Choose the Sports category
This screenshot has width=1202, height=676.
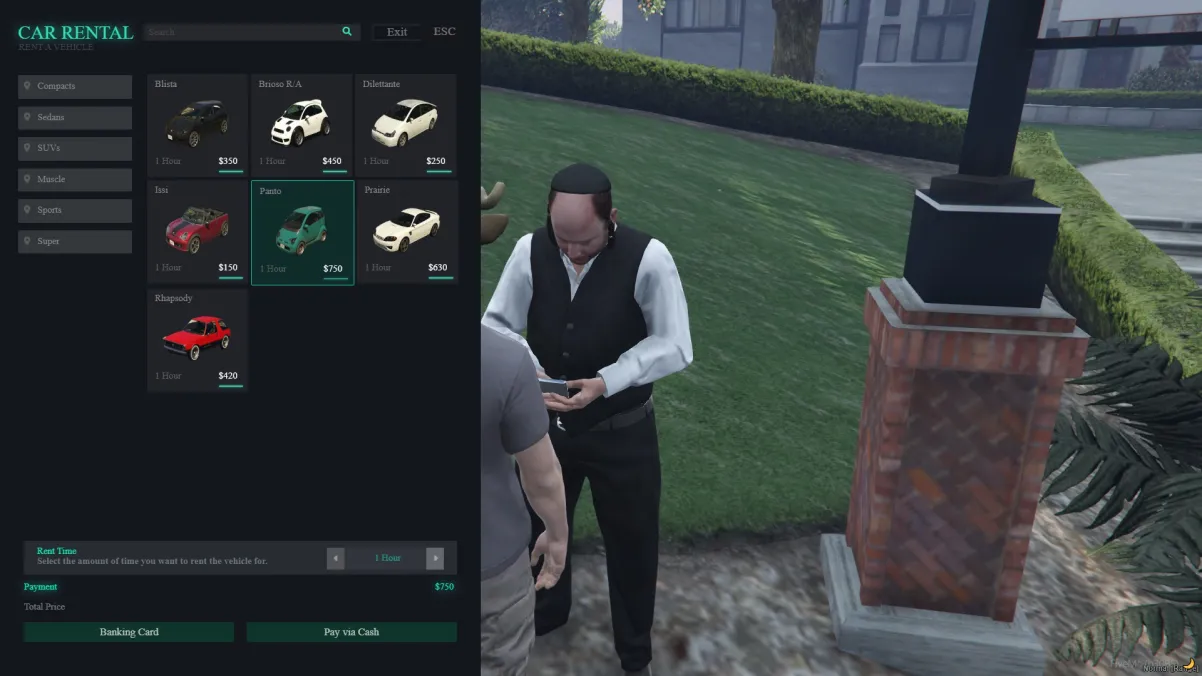coord(75,211)
